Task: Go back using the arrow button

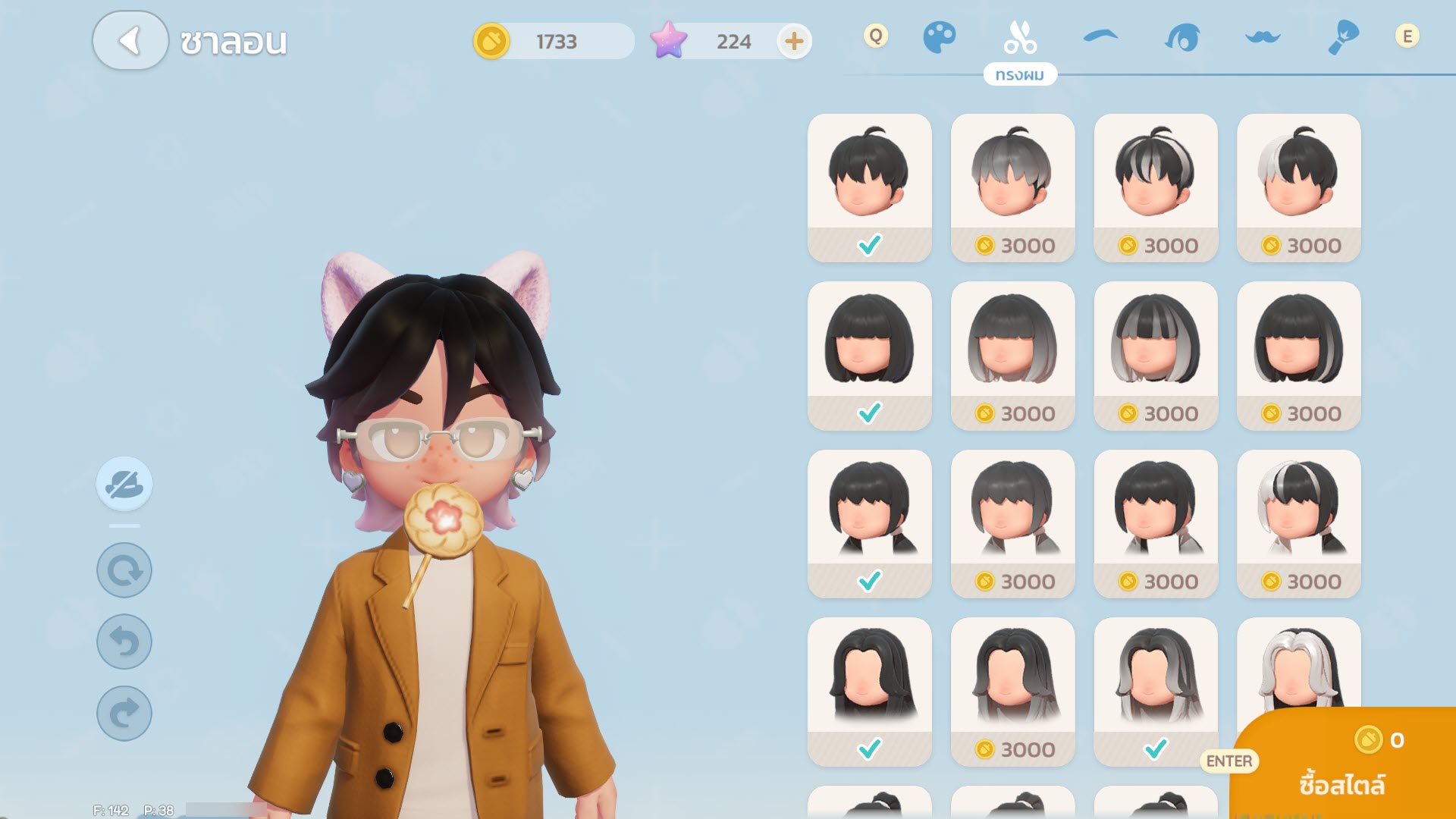Action: click(x=130, y=41)
